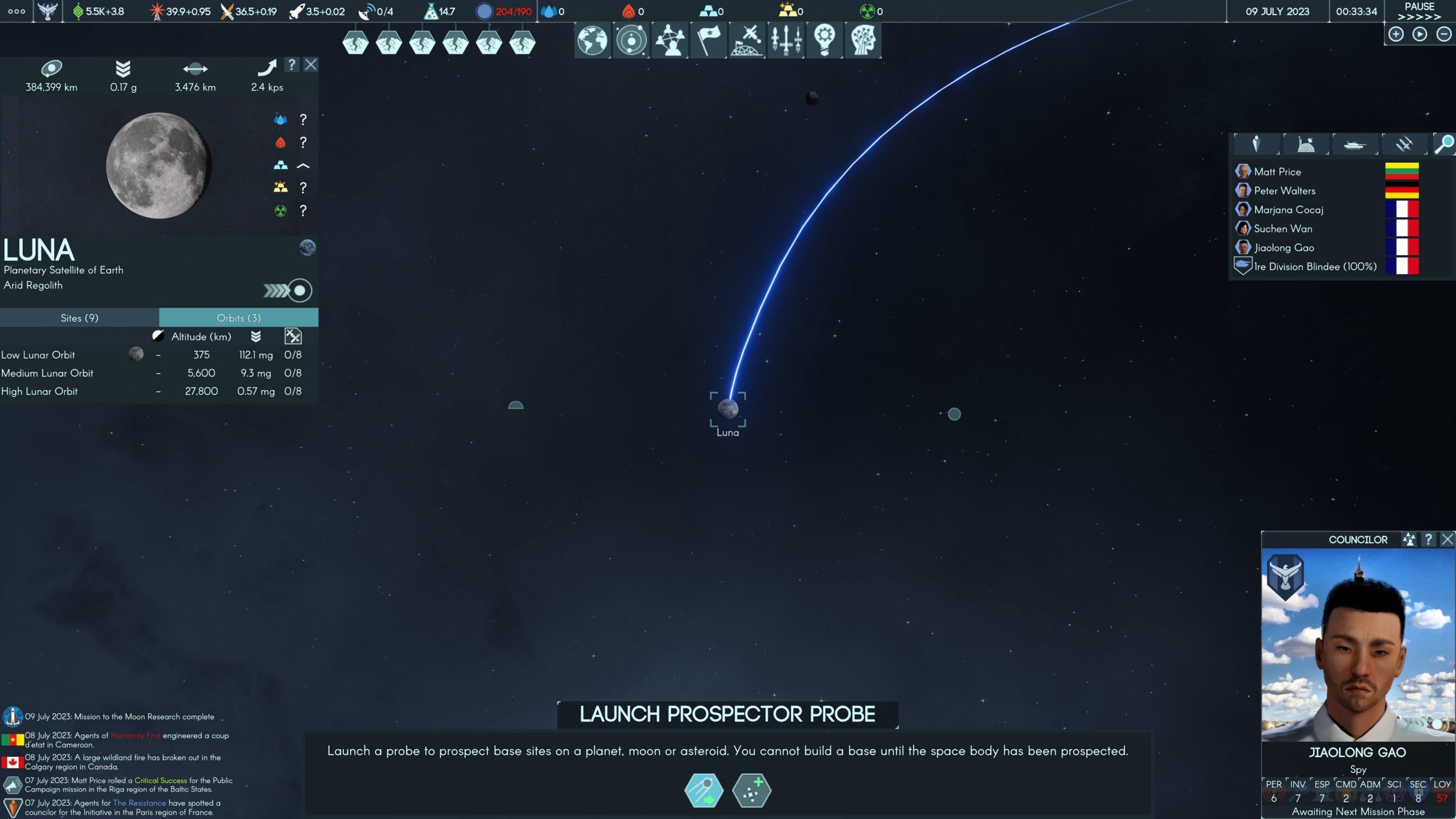Switch to the Sites (9) tab
This screenshot has width=1456, height=819.
(x=80, y=318)
